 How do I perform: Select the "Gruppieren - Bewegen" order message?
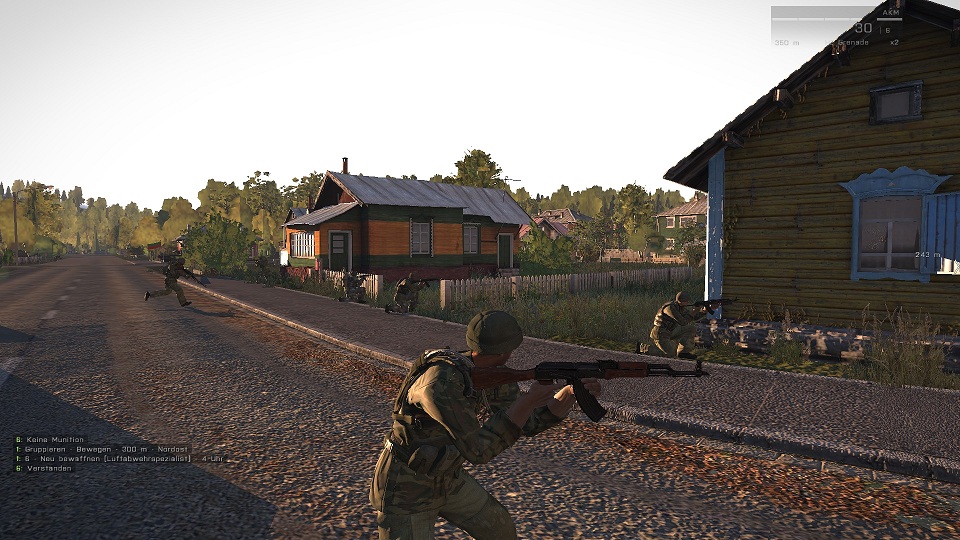point(90,449)
